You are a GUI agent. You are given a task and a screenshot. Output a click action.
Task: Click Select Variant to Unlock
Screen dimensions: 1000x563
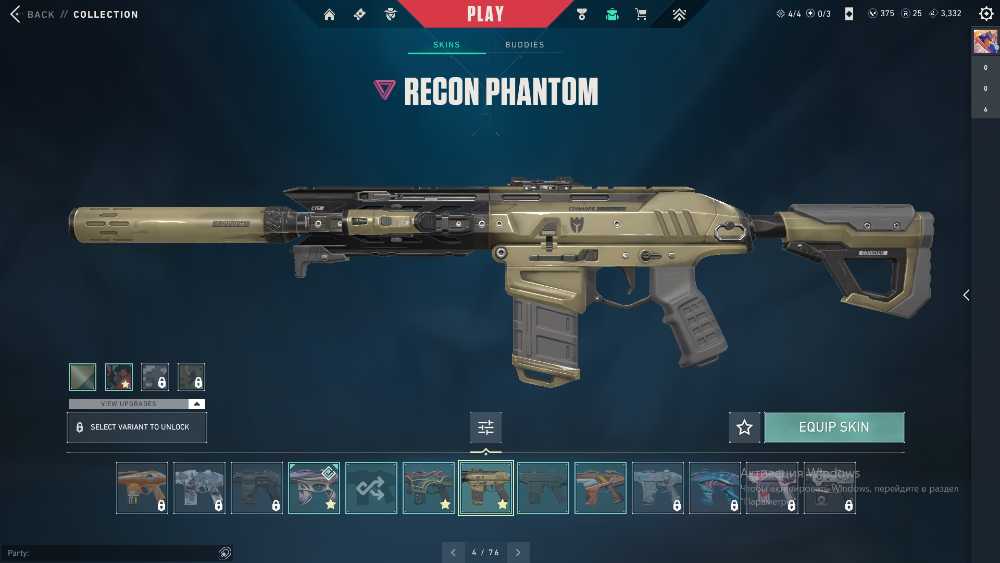coord(137,427)
